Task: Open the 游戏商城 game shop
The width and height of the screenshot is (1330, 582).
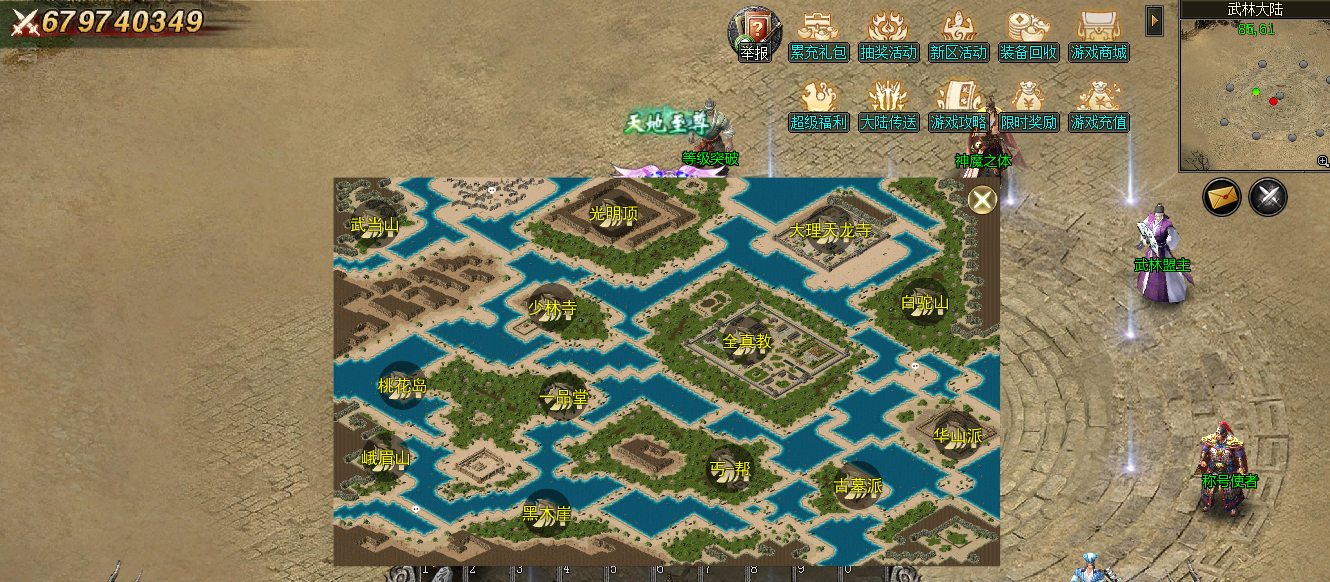Action: (1098, 36)
